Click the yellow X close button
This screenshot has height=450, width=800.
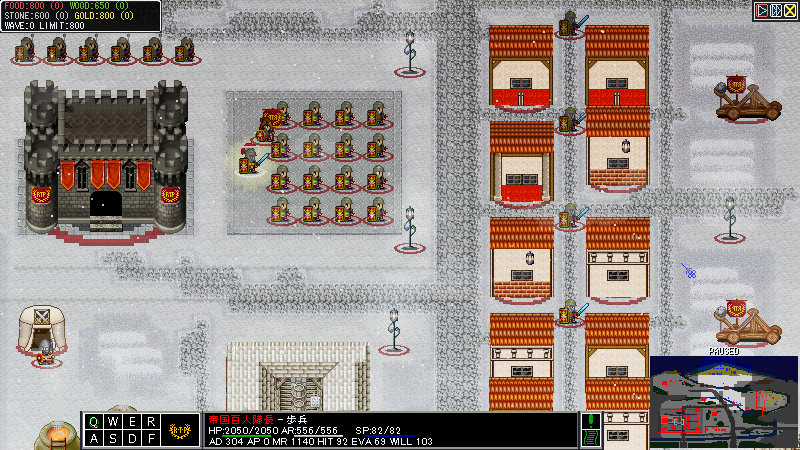(788, 10)
